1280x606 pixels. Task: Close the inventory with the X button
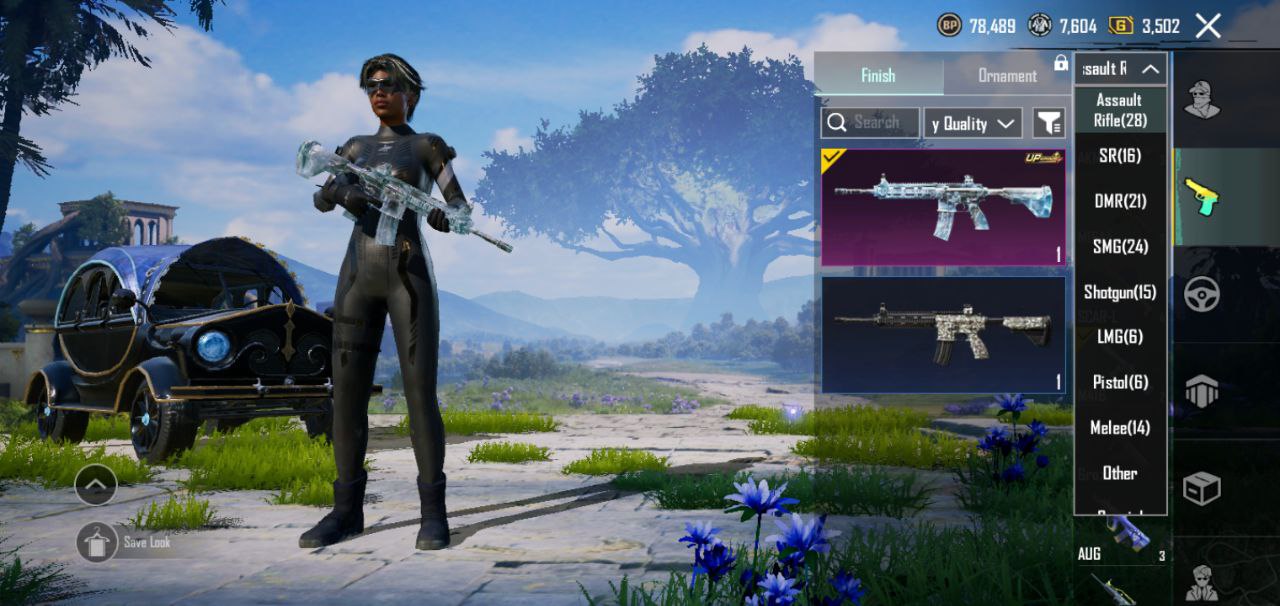pos(1208,27)
